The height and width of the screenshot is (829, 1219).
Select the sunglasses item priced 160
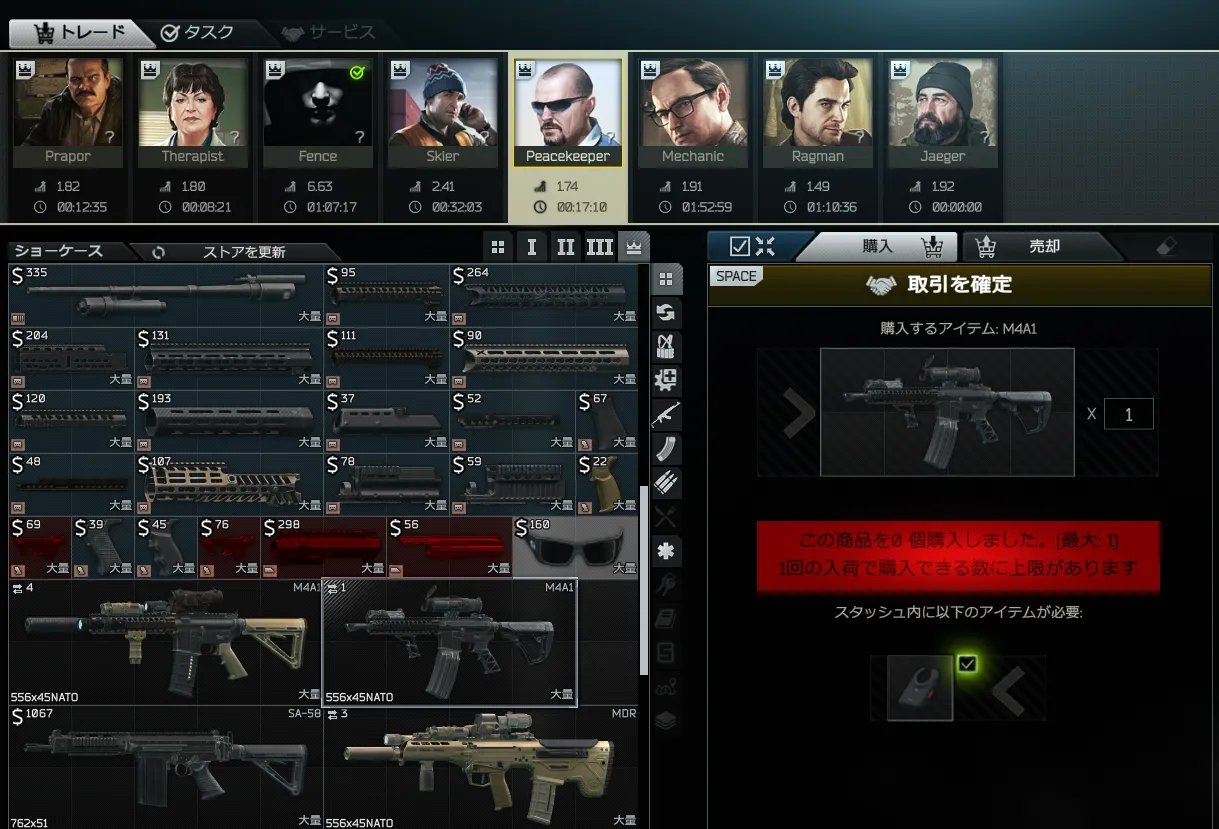[x=575, y=547]
